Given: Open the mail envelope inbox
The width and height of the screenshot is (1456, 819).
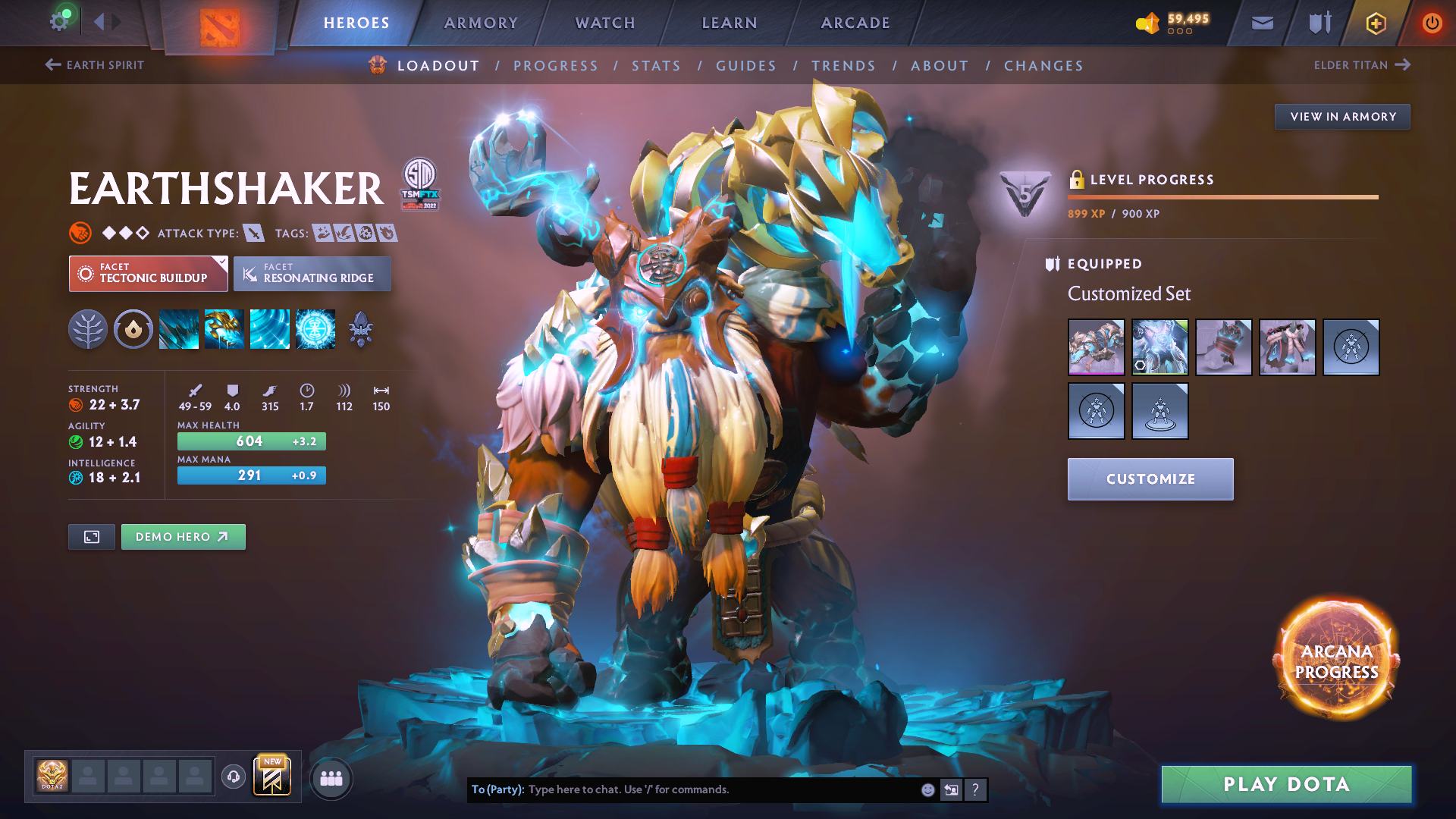Looking at the screenshot, I should pos(1263,24).
